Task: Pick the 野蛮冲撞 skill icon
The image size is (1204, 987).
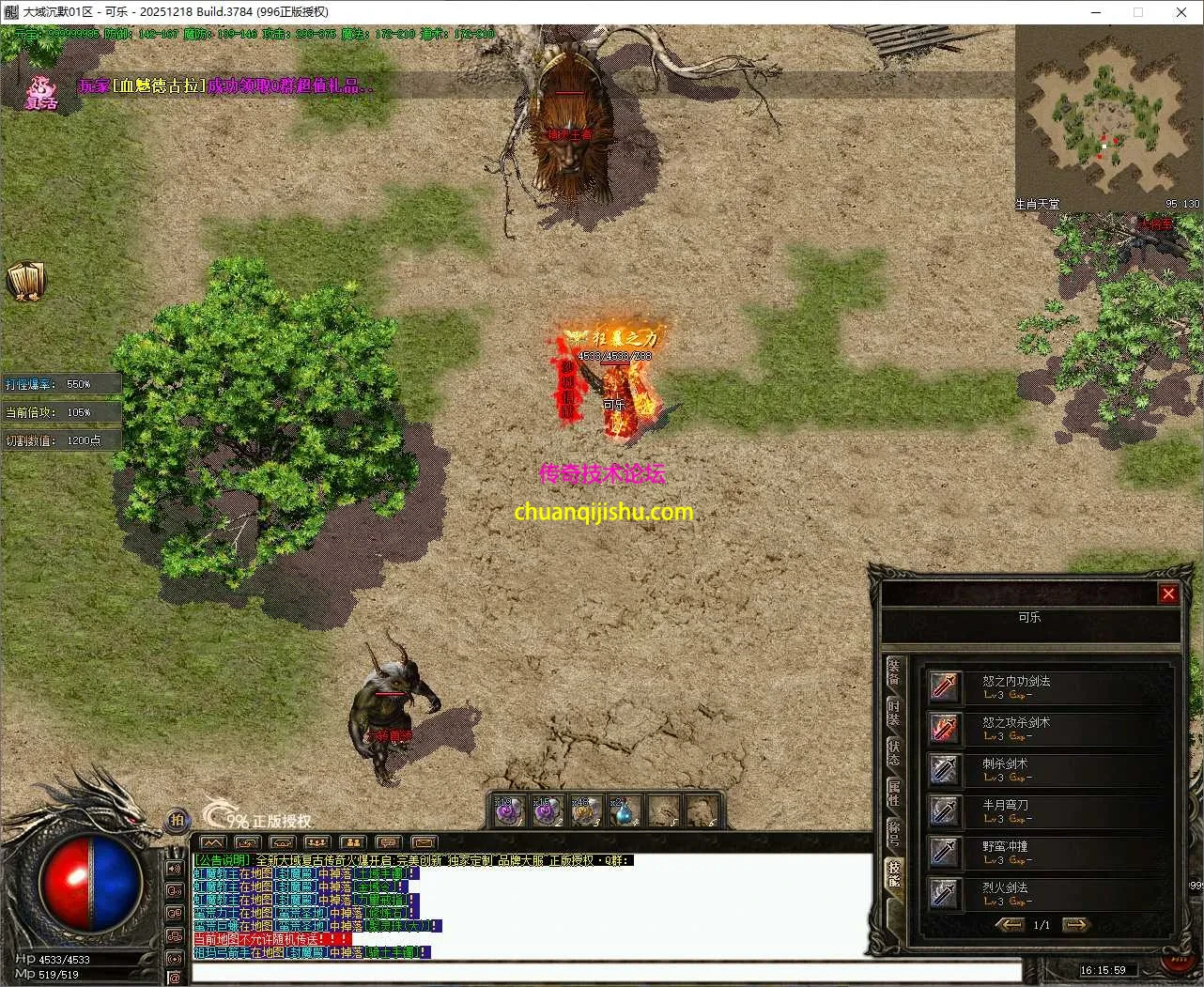Action: pos(945,852)
